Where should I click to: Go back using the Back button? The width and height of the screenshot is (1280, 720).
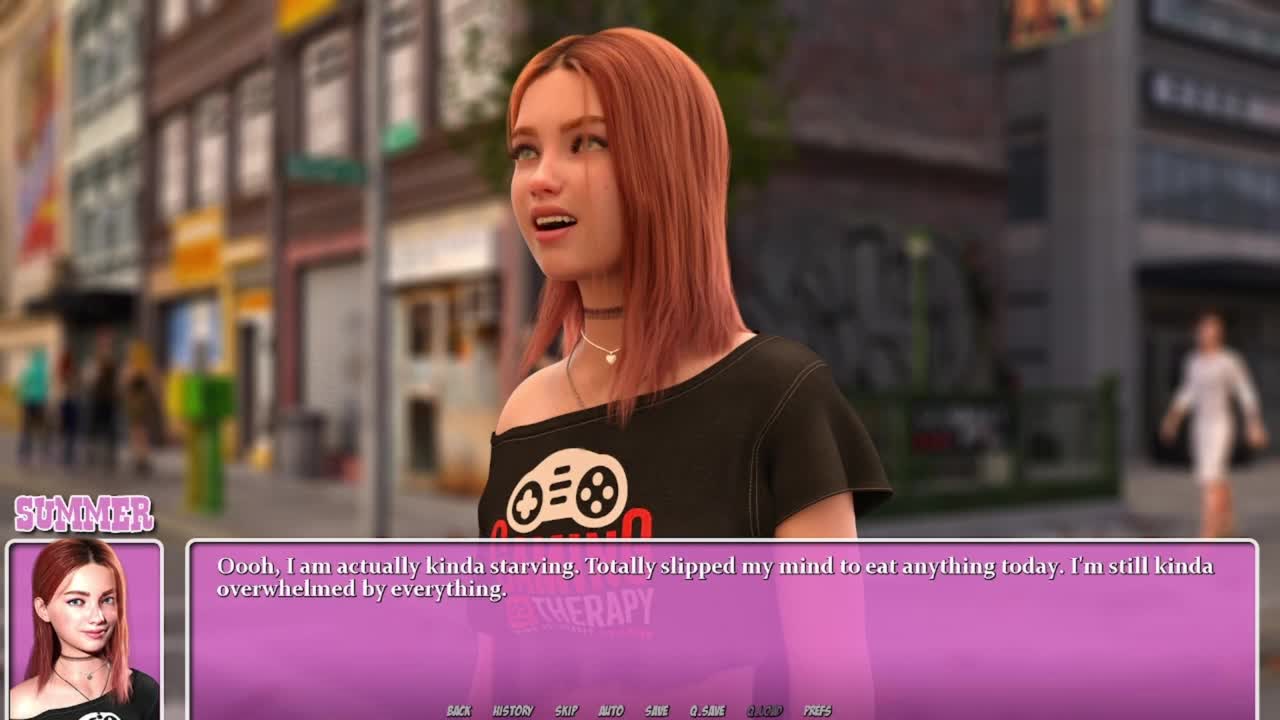tap(459, 711)
